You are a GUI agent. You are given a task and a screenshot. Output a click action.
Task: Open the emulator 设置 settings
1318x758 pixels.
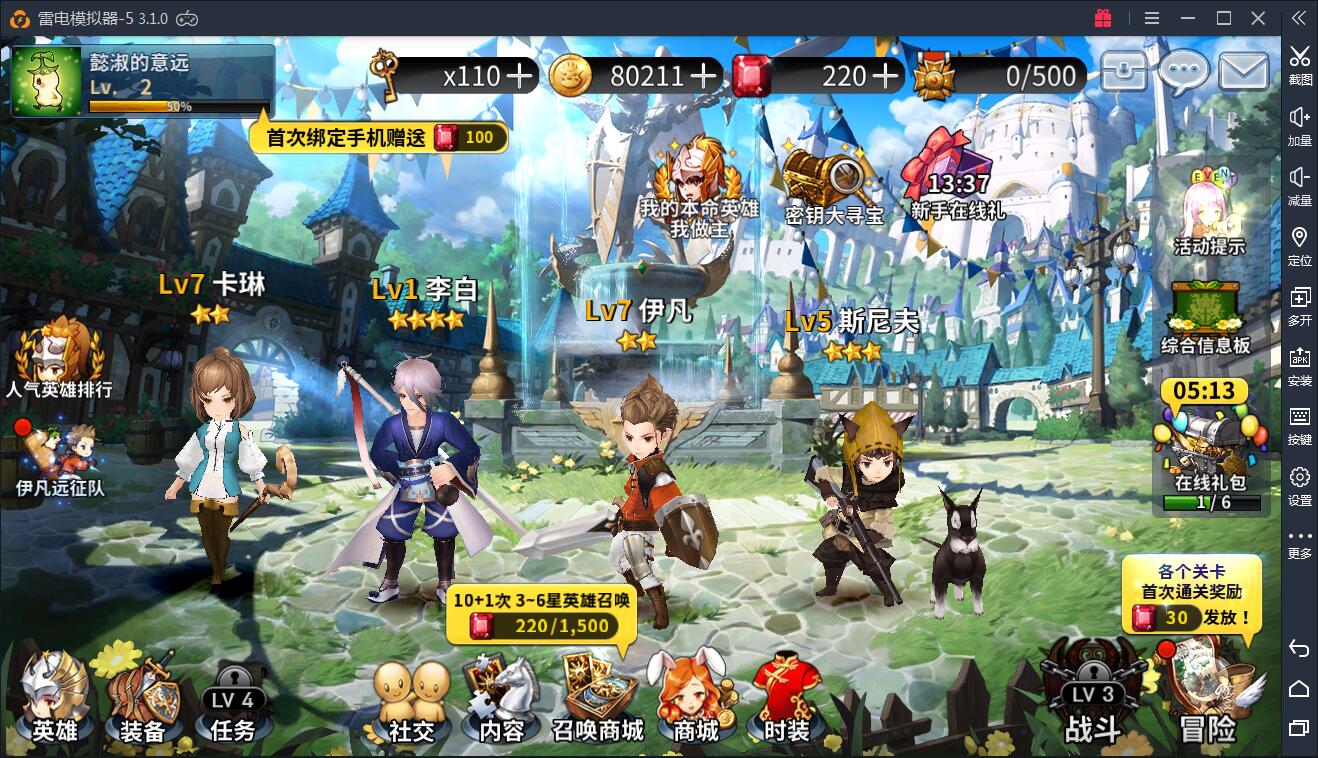coord(1299,484)
